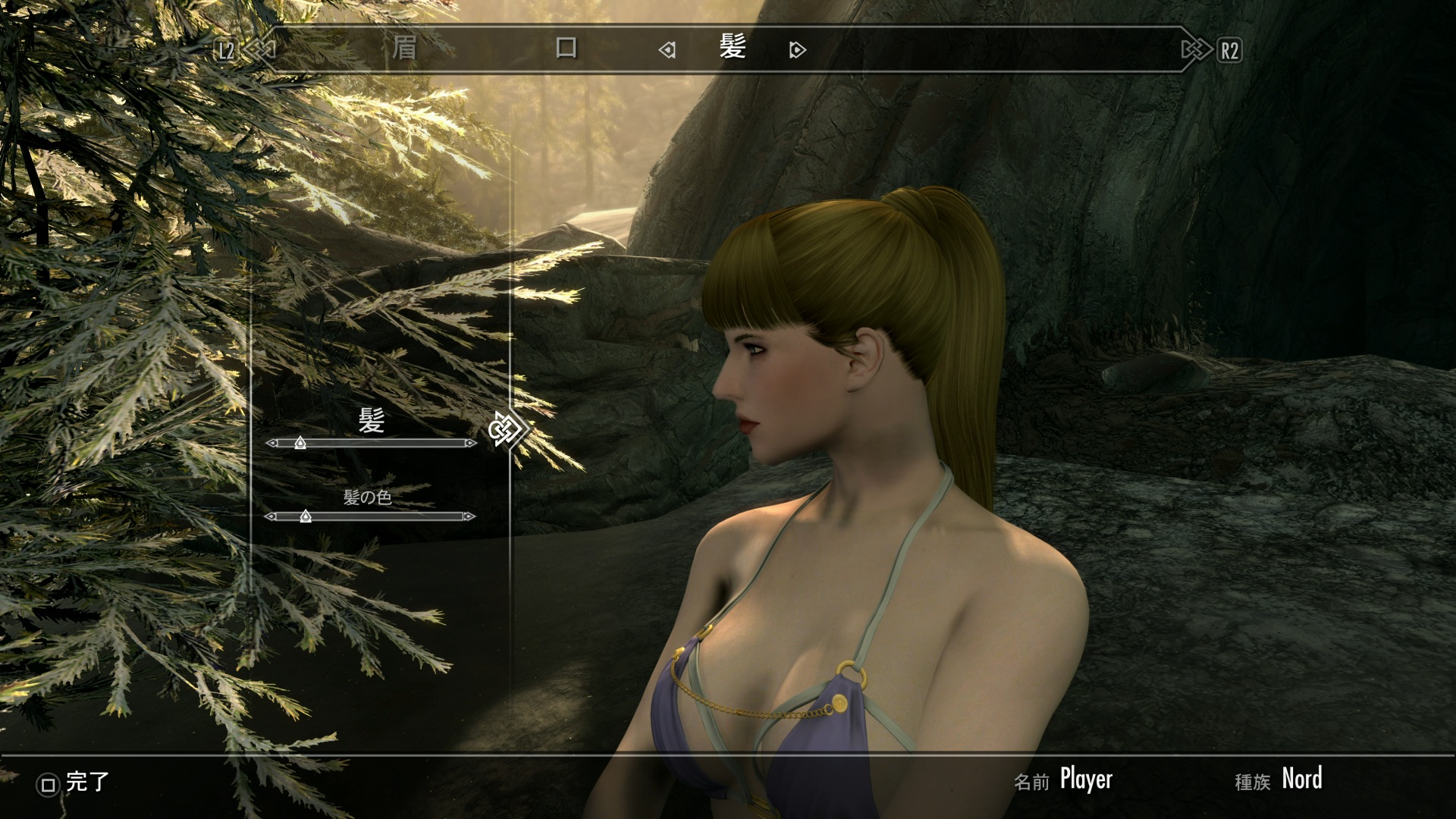Select the 髪 (hair) category tab

[x=733, y=49]
